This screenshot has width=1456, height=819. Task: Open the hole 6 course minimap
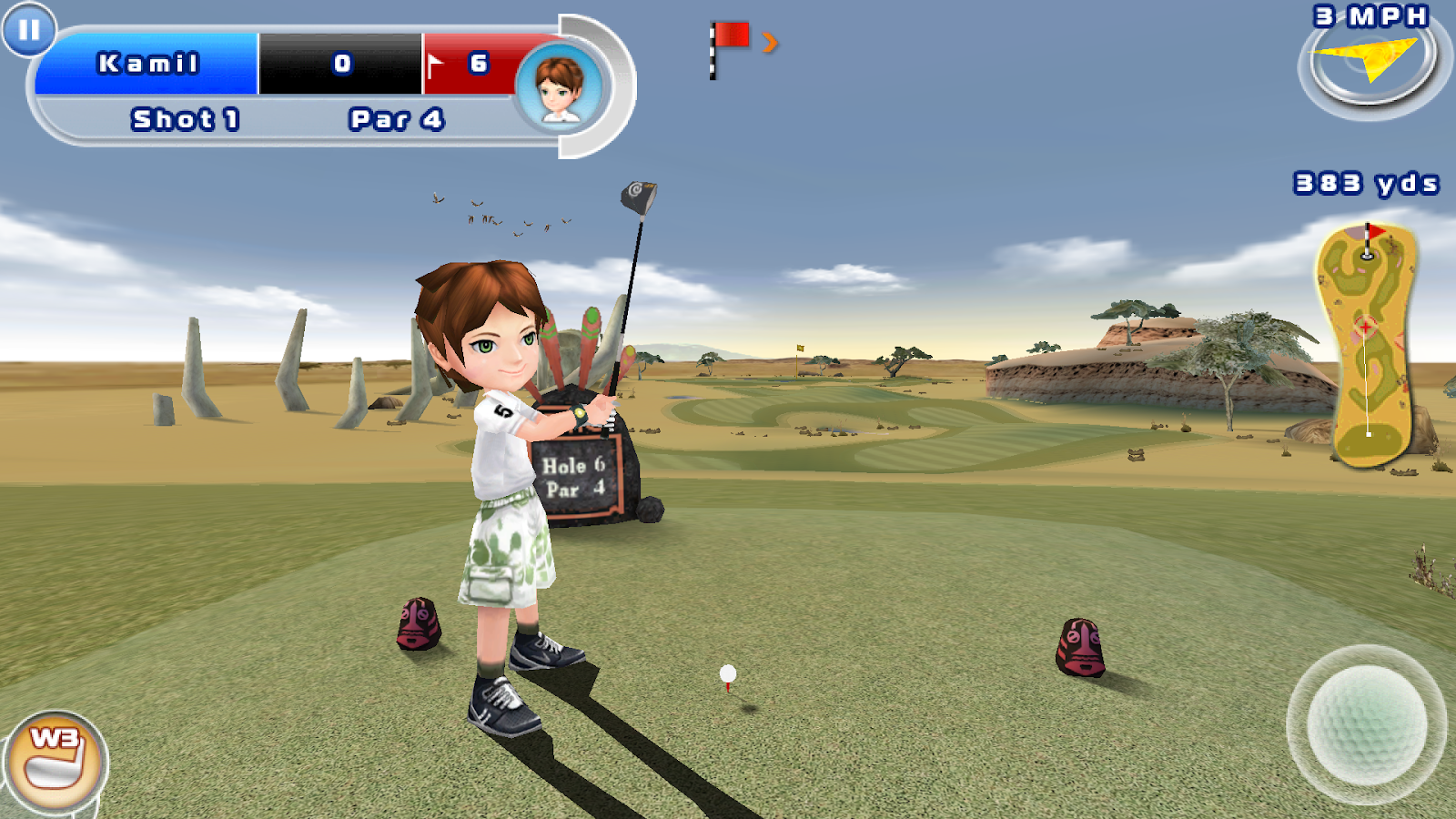(1368, 345)
